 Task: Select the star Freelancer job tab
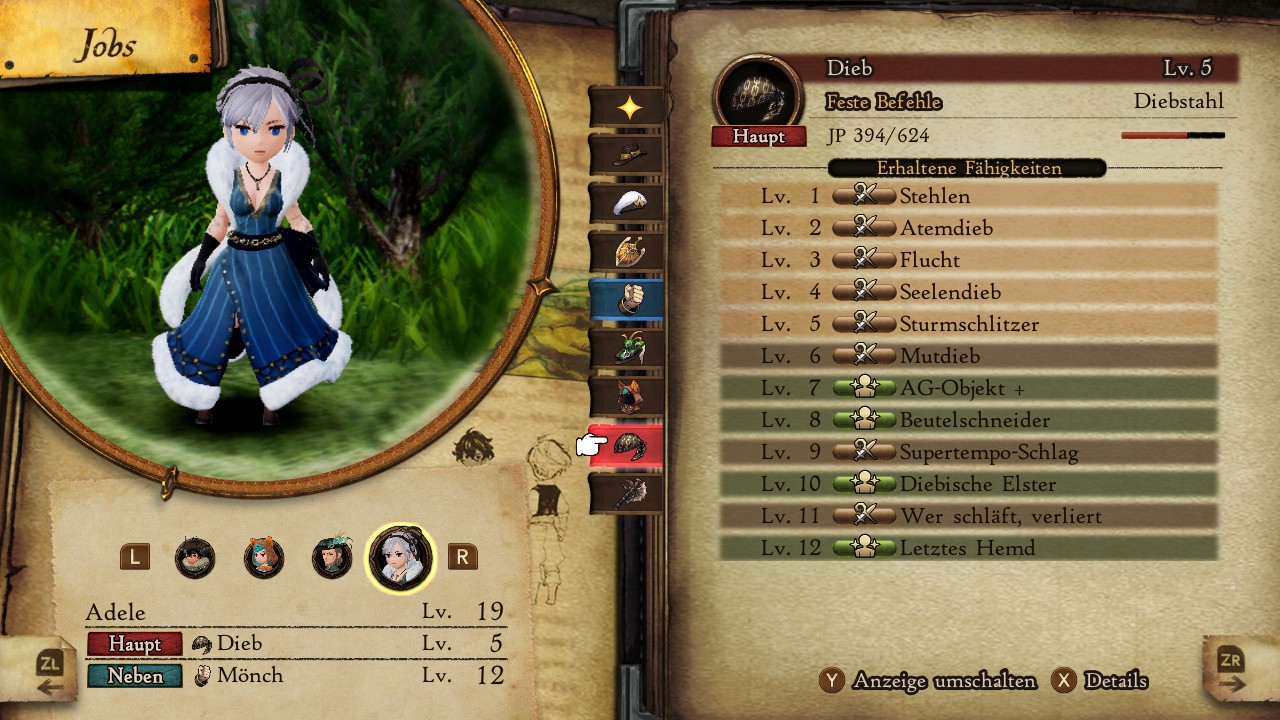[628, 108]
